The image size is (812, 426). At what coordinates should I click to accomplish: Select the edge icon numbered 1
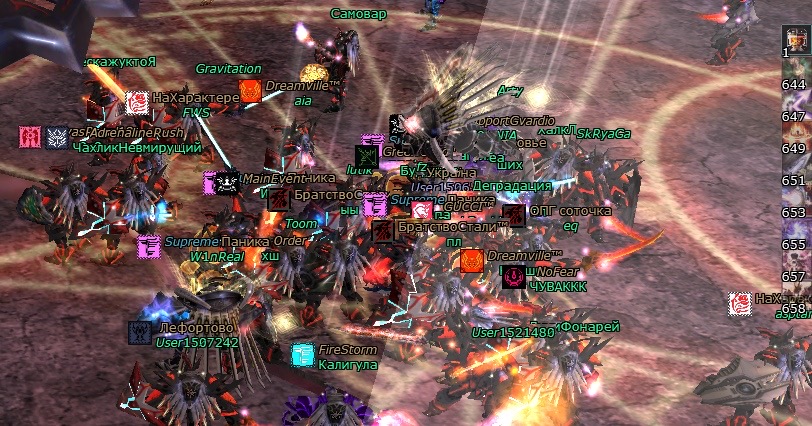pos(795,42)
